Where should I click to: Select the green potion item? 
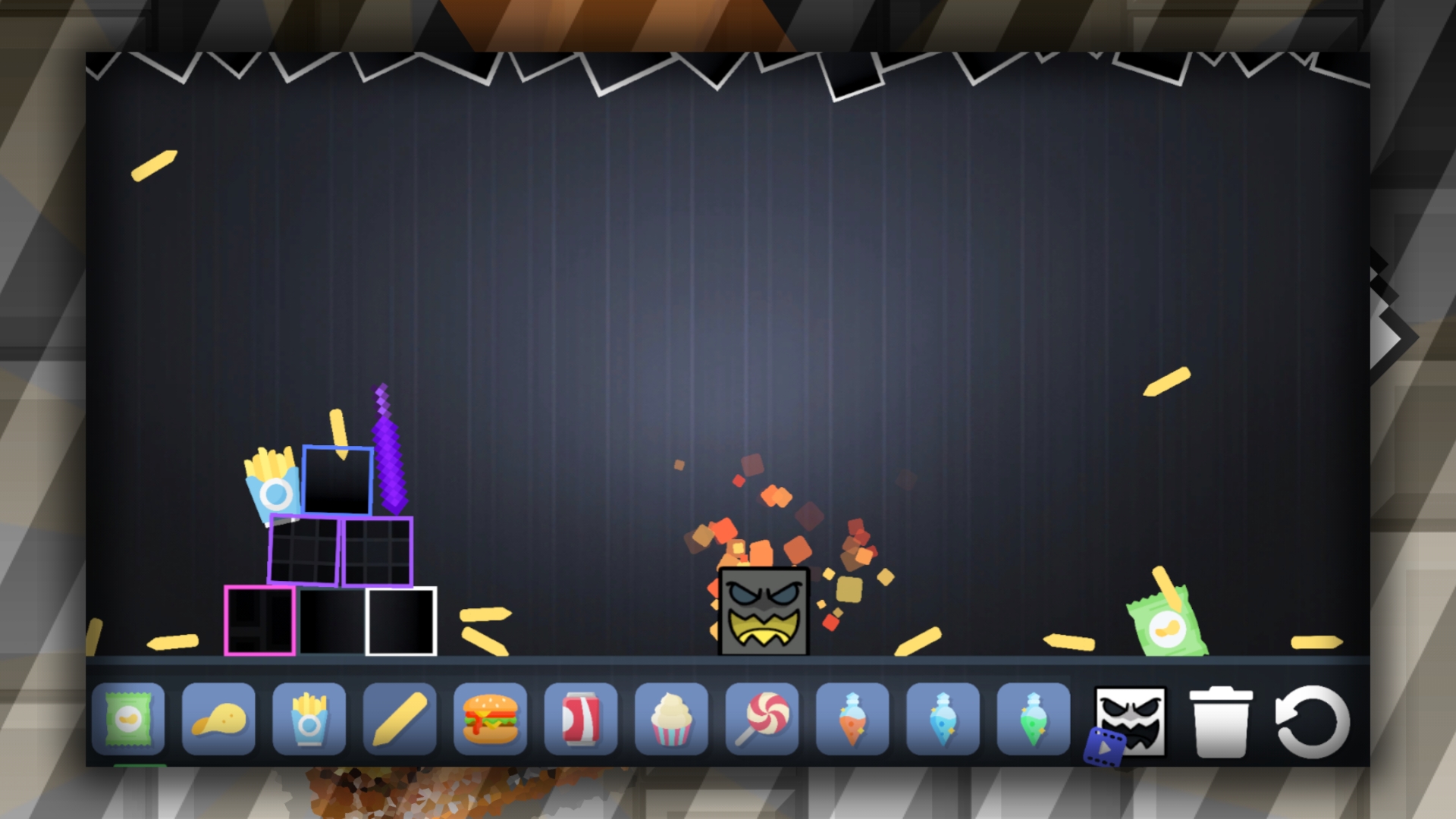1031,719
